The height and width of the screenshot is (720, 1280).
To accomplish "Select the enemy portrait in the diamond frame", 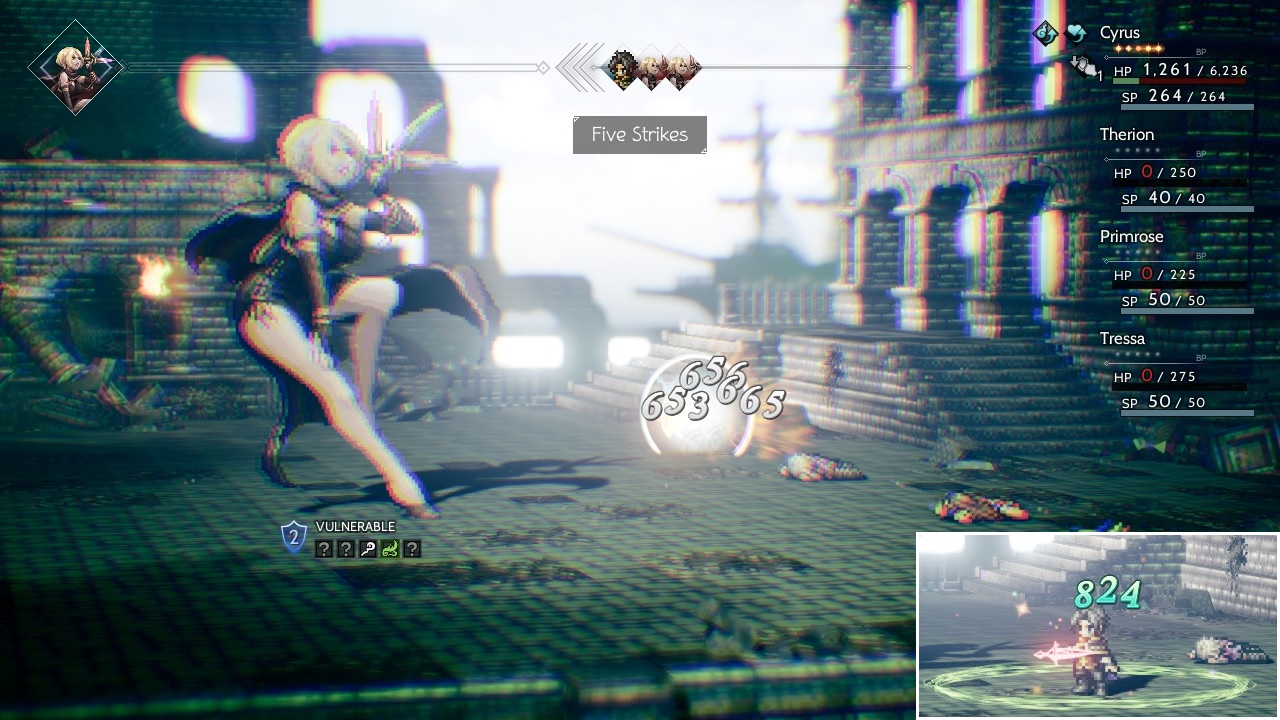I will [x=75, y=67].
